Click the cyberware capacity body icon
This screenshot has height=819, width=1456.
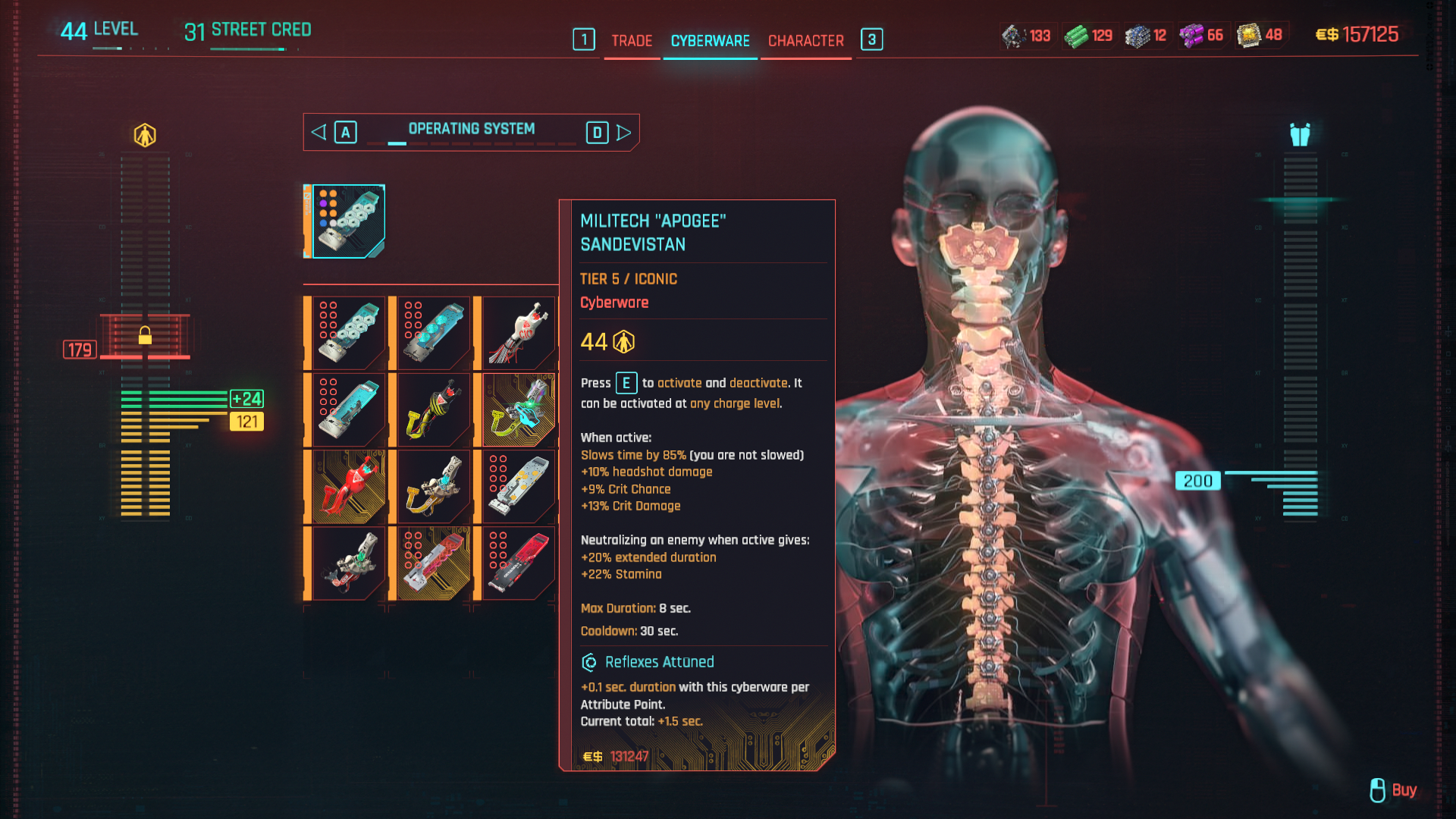point(145,135)
